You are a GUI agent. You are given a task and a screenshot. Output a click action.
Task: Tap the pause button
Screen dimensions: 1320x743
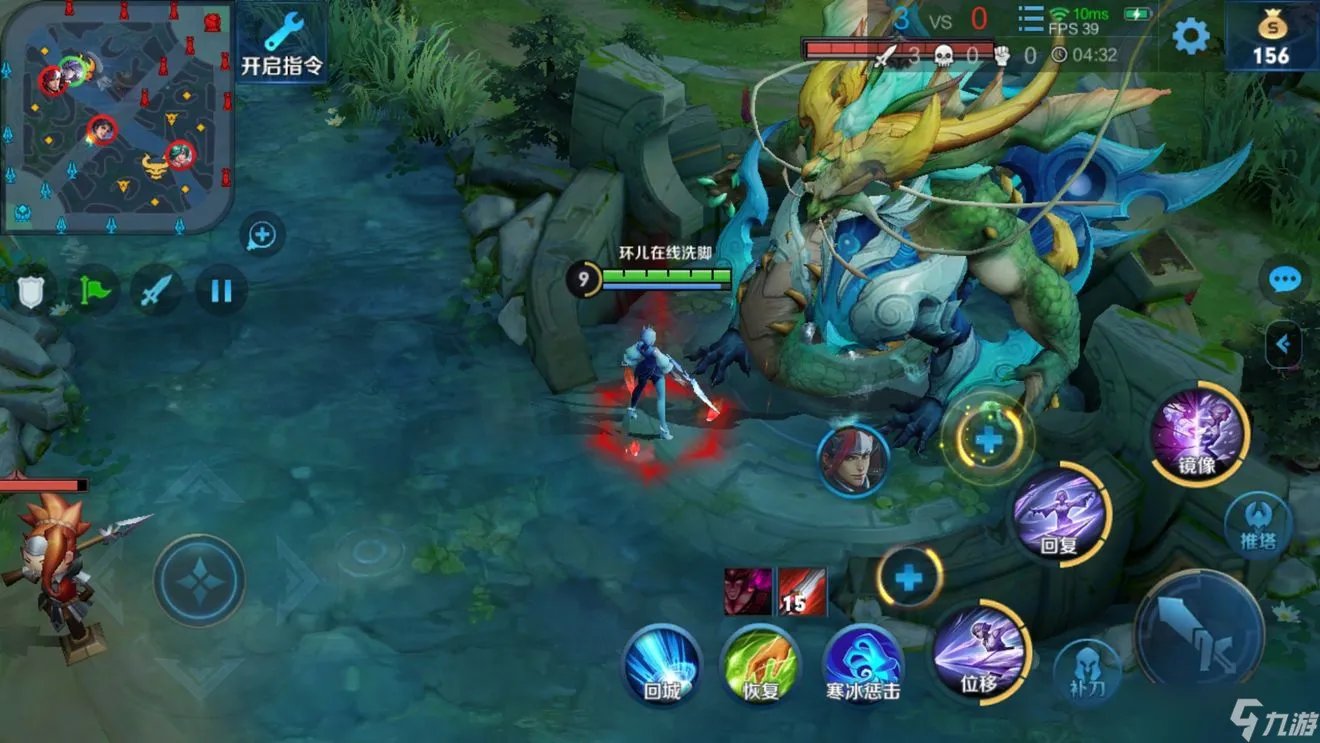pyautogui.click(x=221, y=291)
